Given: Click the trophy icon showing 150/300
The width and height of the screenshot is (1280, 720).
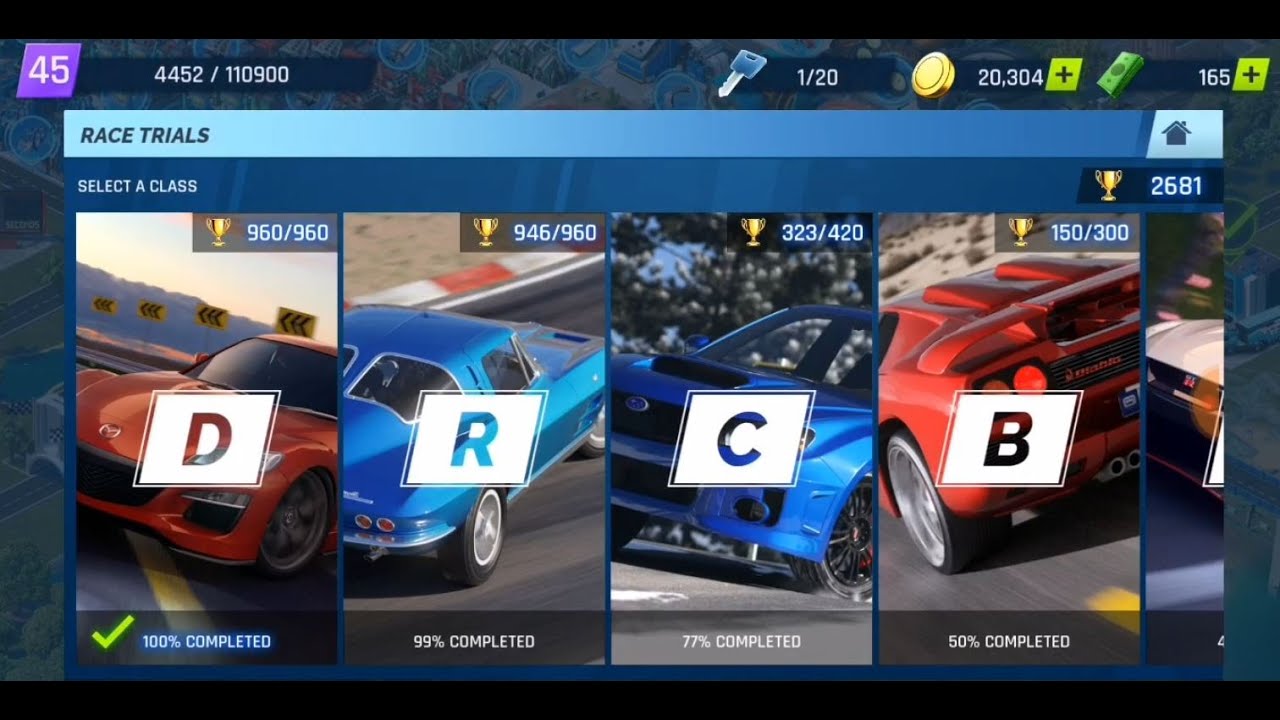Looking at the screenshot, I should point(1019,232).
